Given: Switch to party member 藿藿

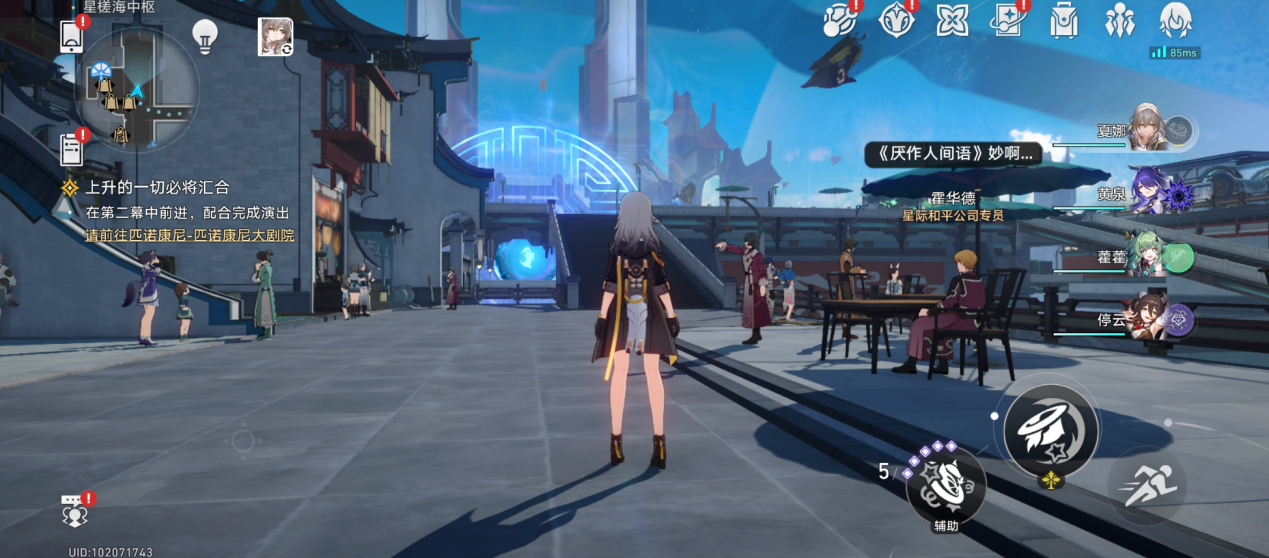Looking at the screenshot, I should coord(1150,256).
